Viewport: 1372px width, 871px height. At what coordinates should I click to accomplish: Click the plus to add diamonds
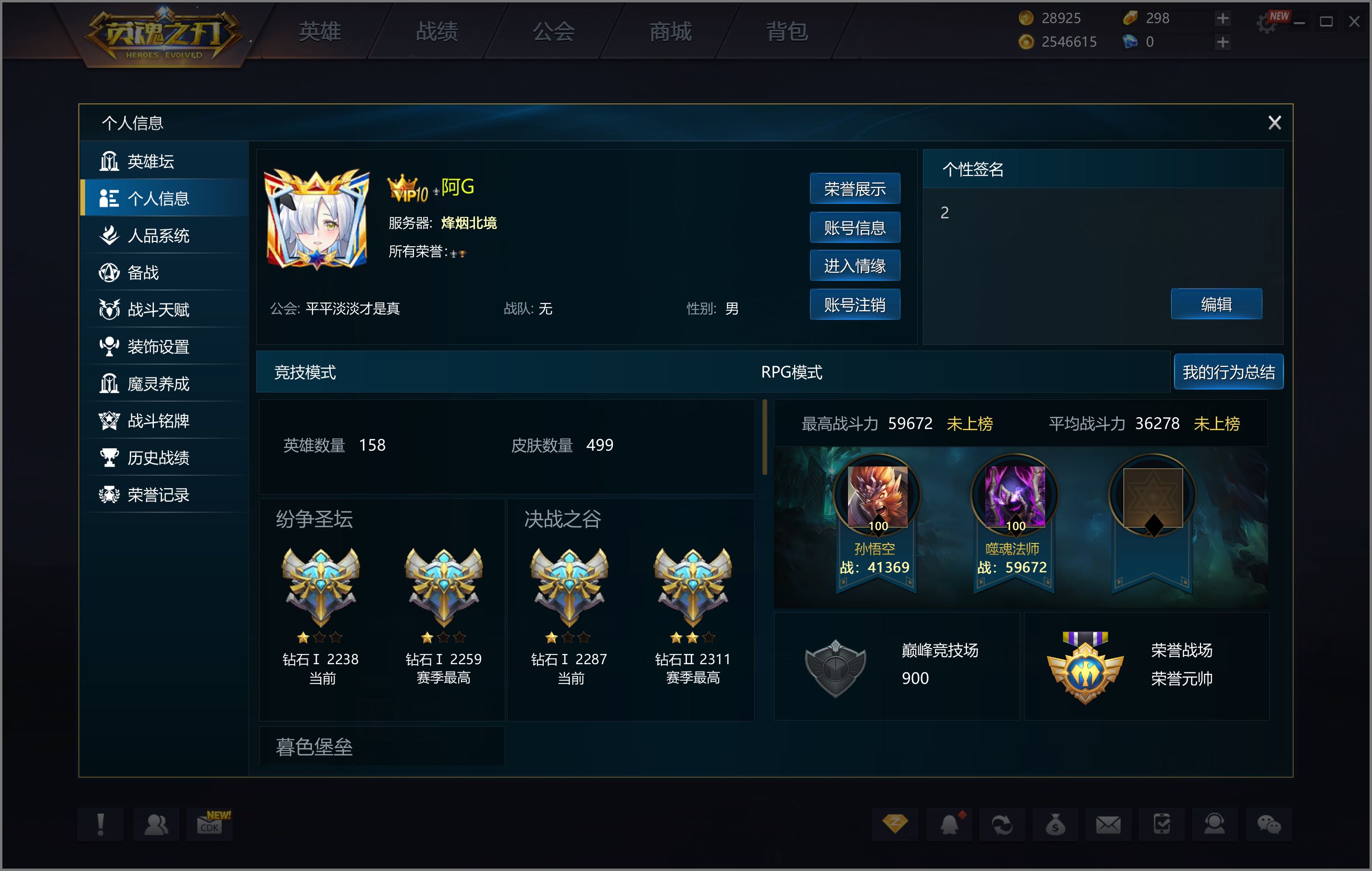(1222, 42)
